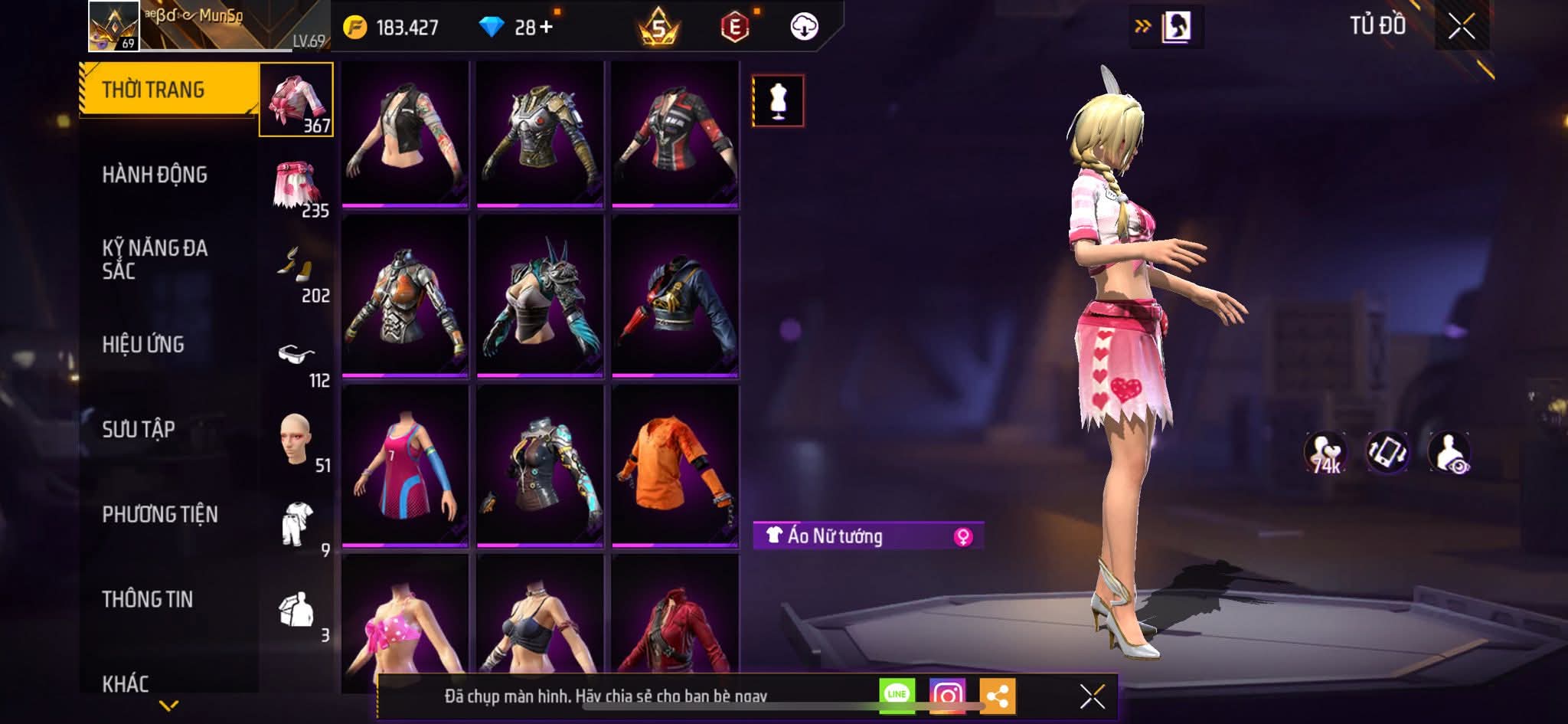The width and height of the screenshot is (1568, 724).
Task: Open the sunglasses accessory subcategory
Action: pos(297,355)
